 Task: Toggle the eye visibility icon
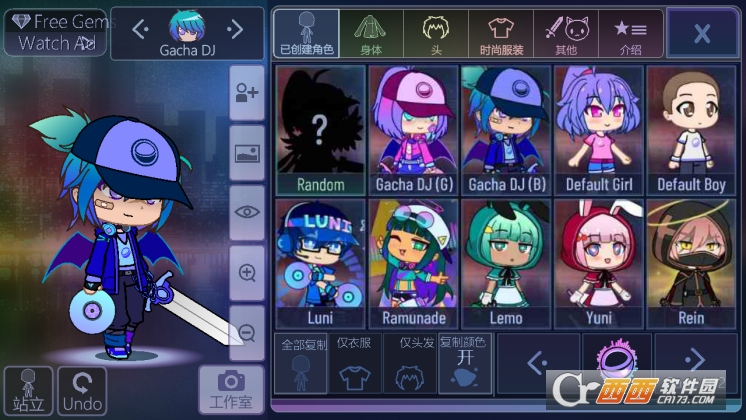click(x=247, y=211)
